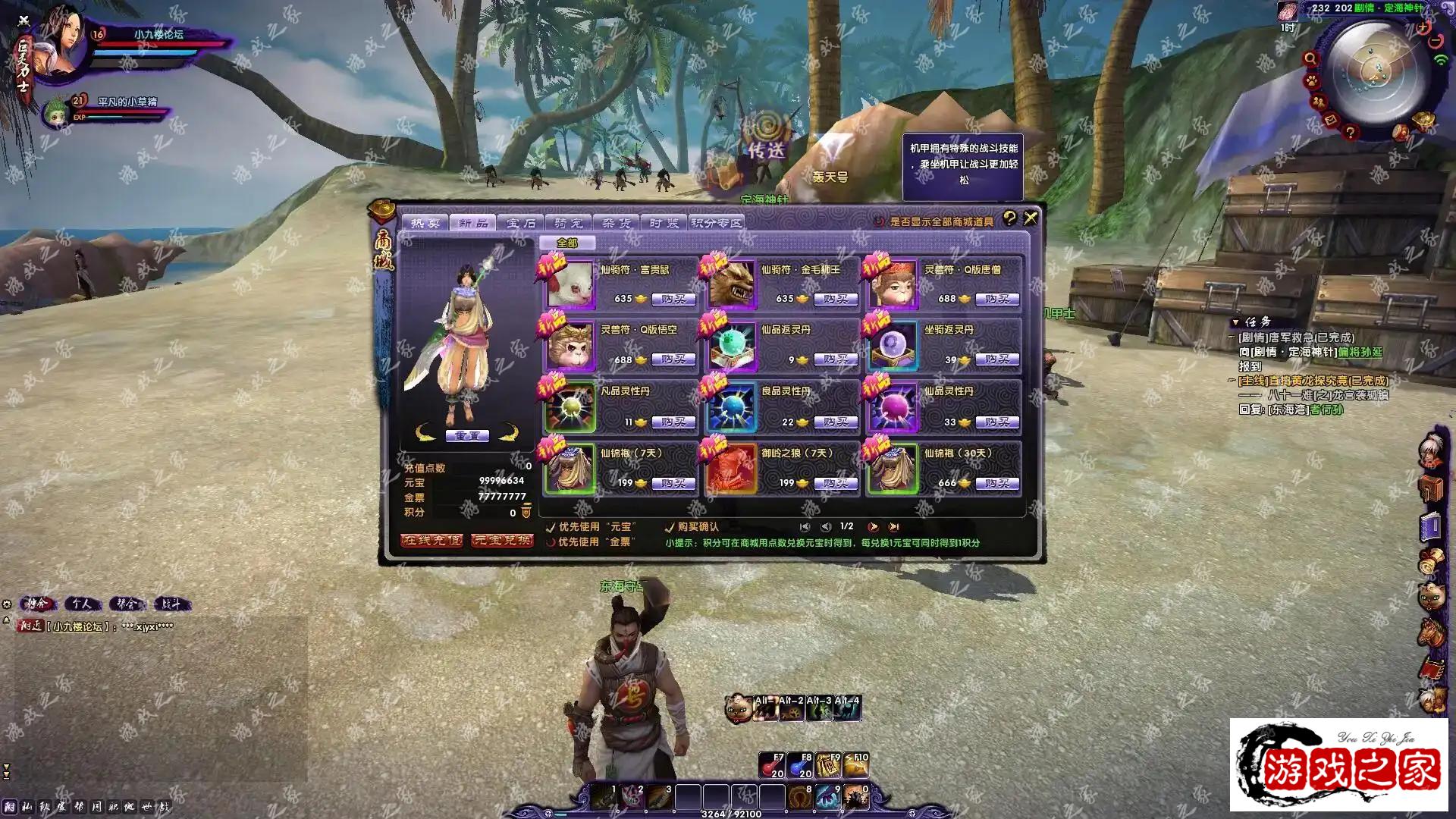This screenshot has height=819, width=1456.
Task: Open the 元宝兑换 exchange button
Action: [x=502, y=540]
